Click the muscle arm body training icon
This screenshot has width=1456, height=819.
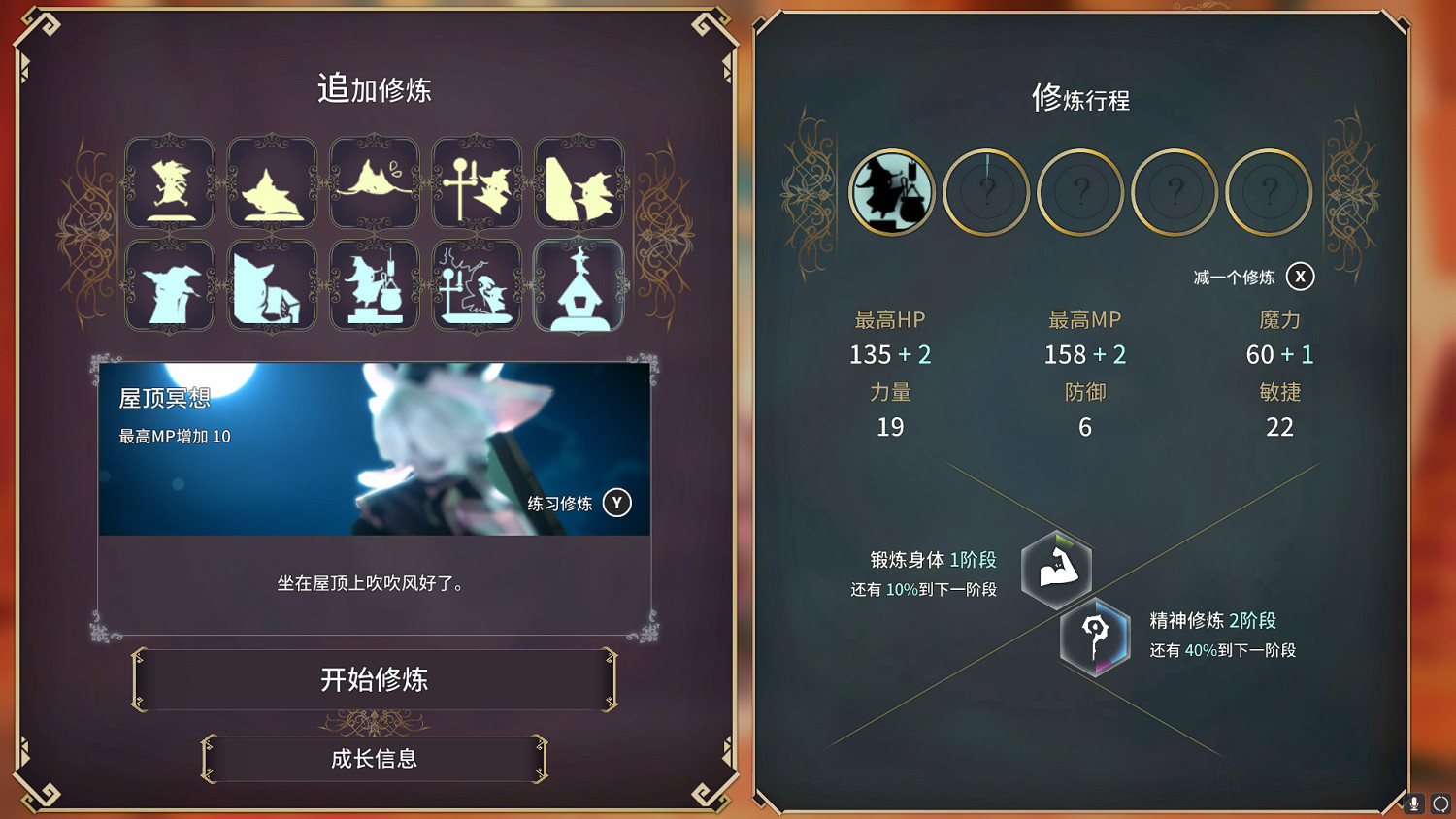pos(1057,572)
